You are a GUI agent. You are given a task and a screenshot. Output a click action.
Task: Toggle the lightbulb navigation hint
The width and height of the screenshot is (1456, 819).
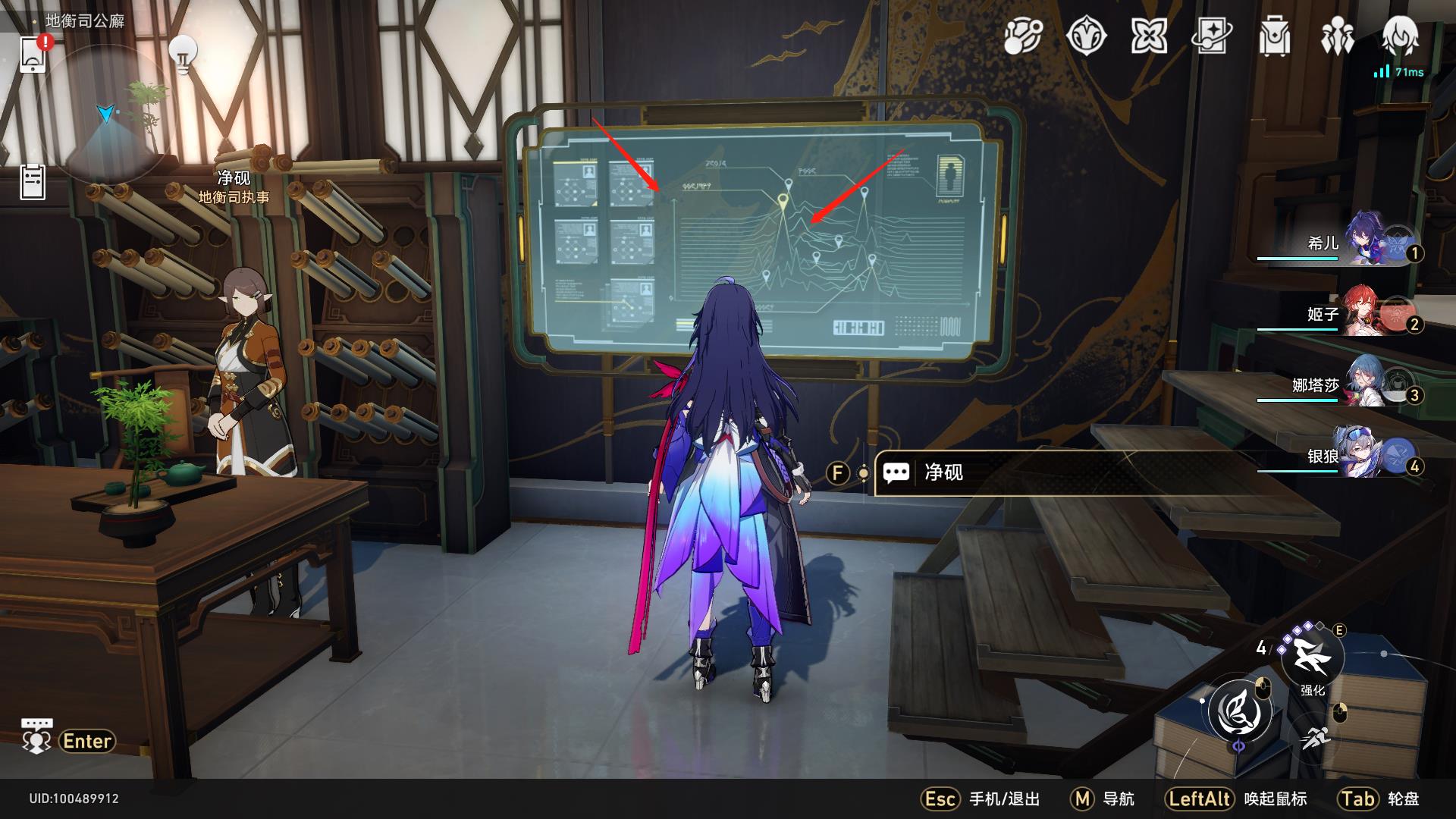[182, 53]
